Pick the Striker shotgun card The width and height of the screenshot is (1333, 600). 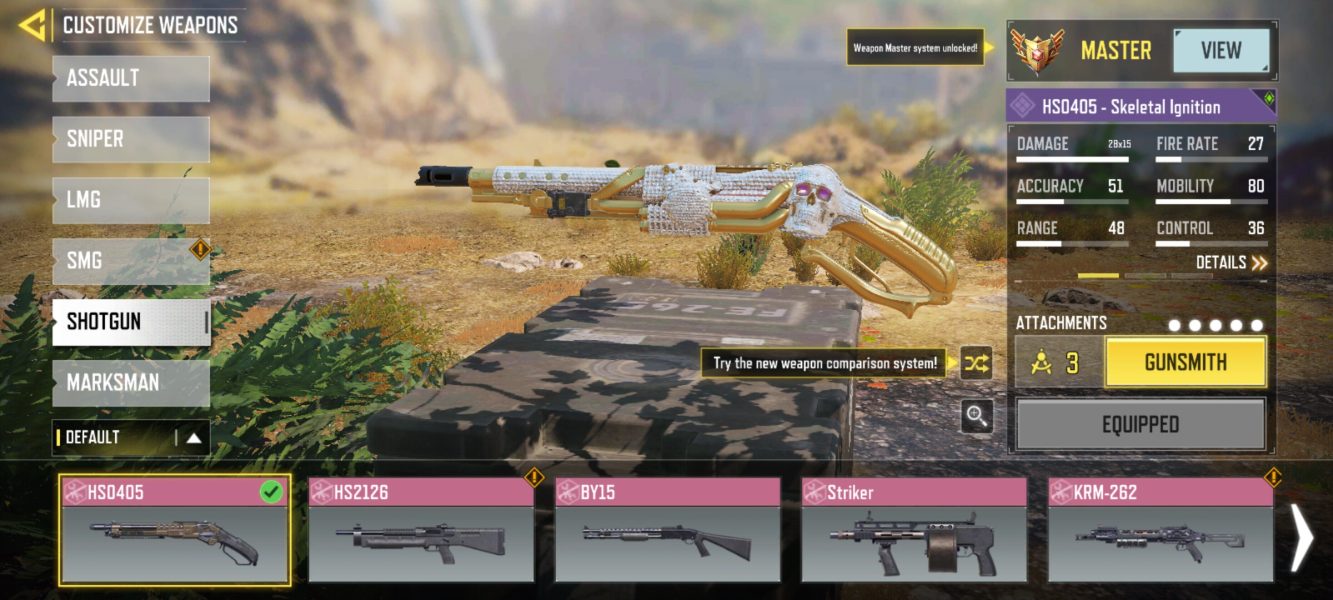coord(914,530)
